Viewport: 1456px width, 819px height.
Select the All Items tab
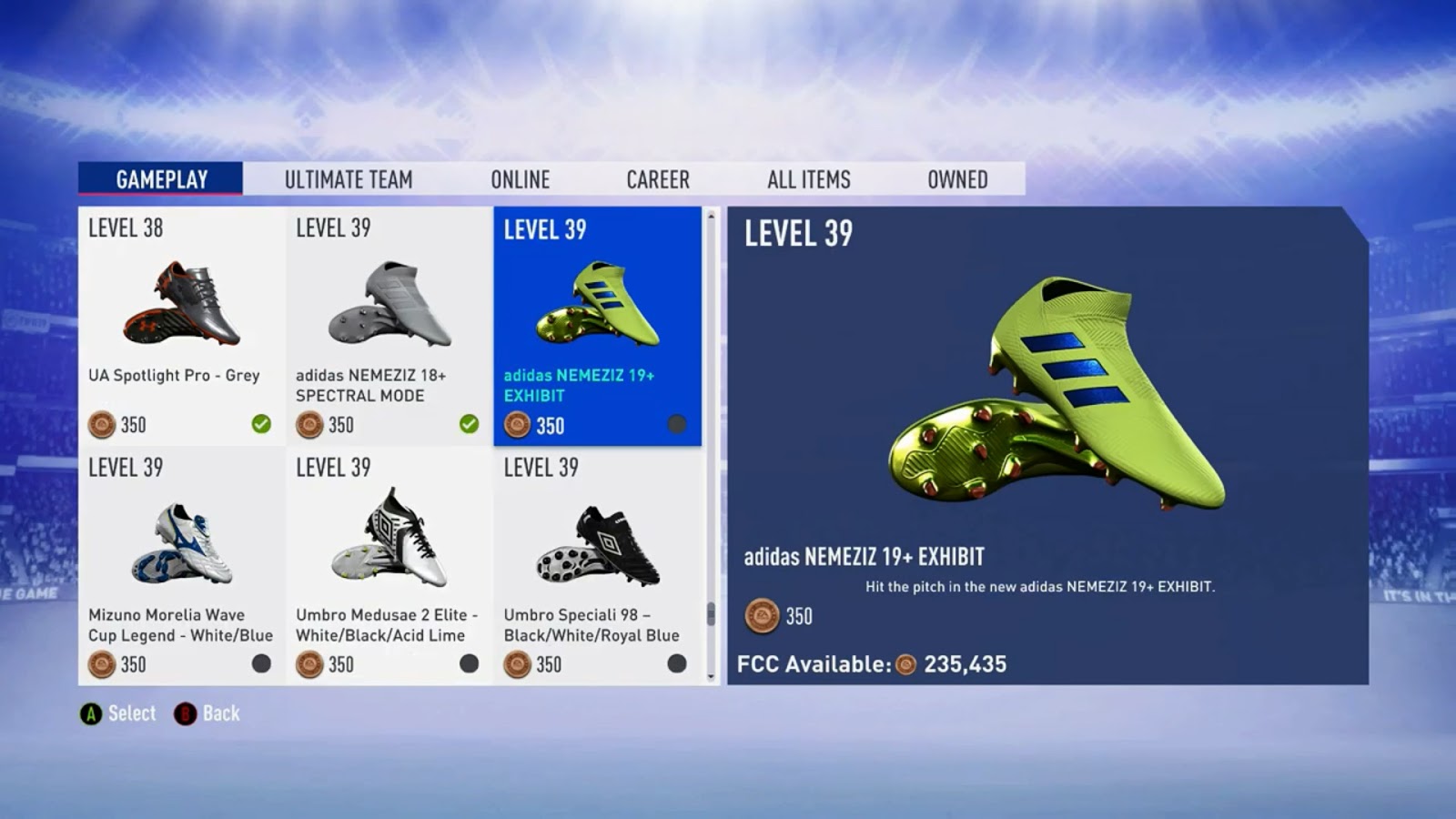pyautogui.click(x=808, y=179)
